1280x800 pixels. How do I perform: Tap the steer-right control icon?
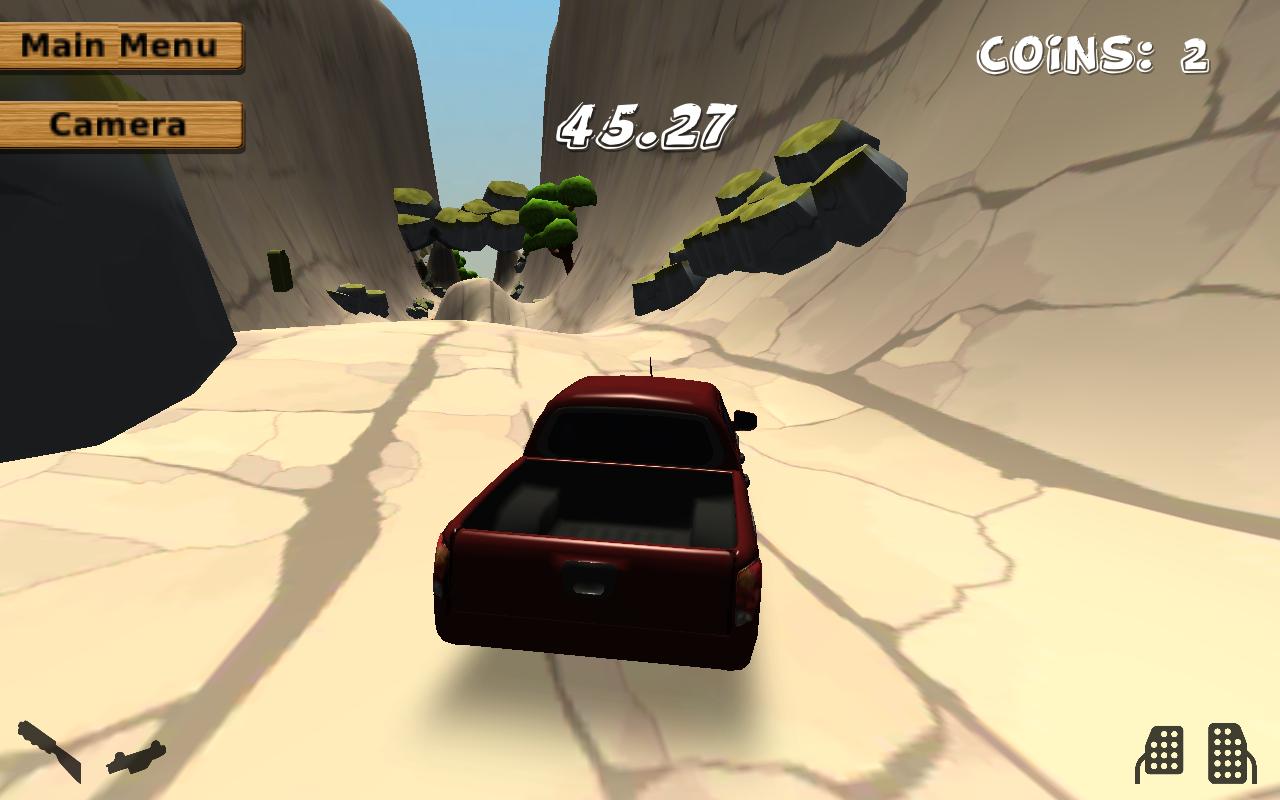pyautogui.click(x=136, y=757)
